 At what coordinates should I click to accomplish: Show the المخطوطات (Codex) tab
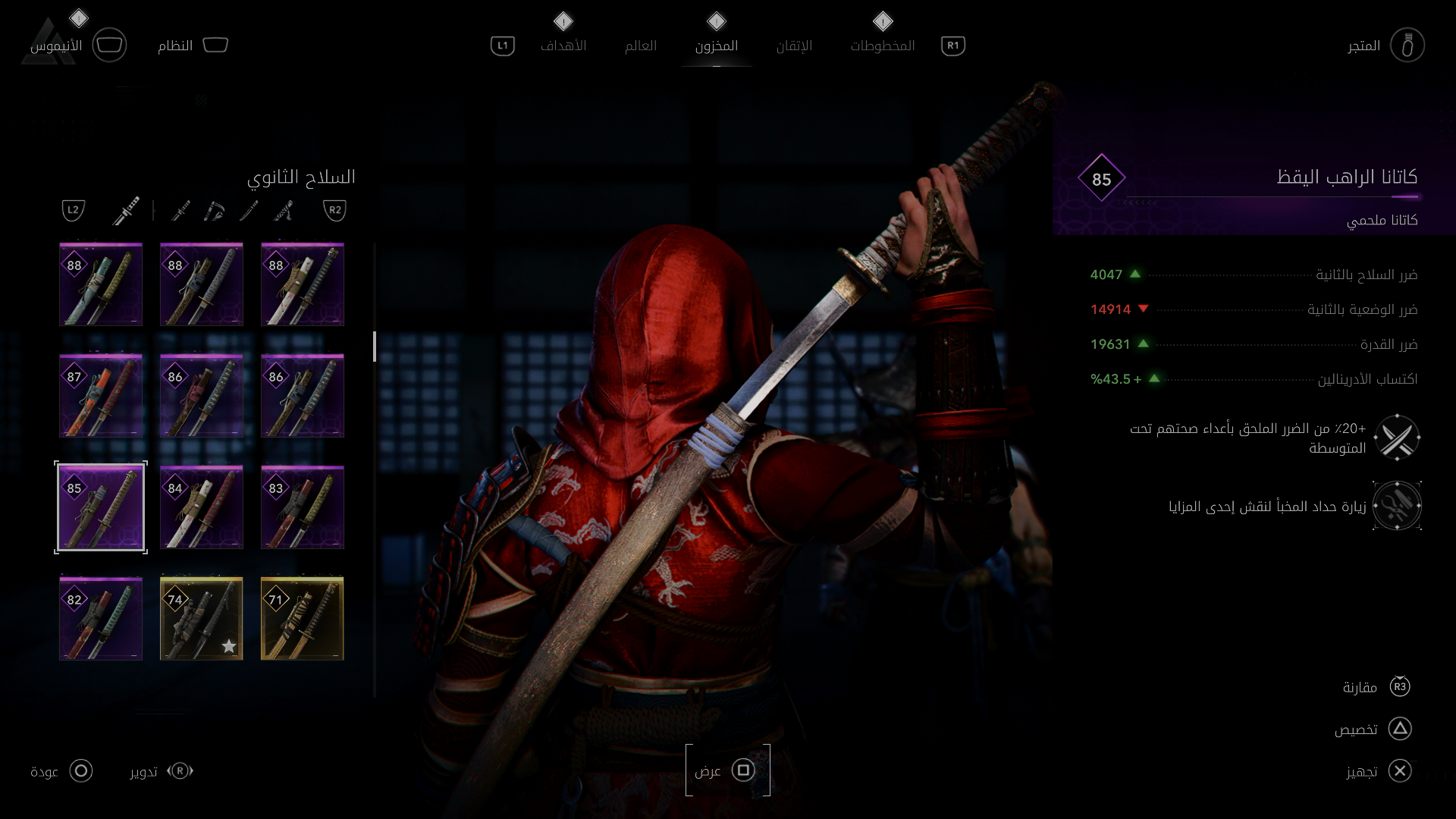click(x=882, y=45)
